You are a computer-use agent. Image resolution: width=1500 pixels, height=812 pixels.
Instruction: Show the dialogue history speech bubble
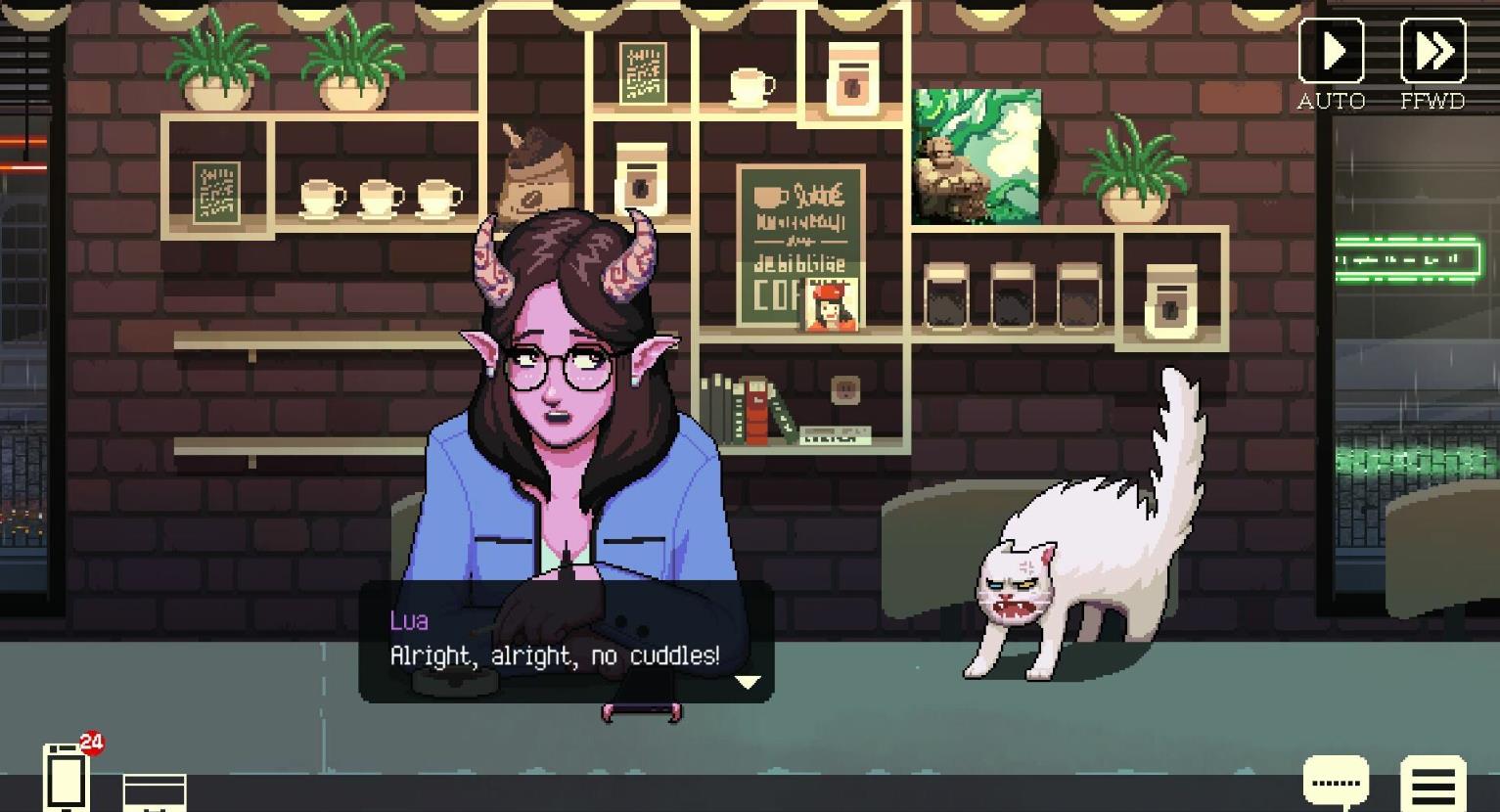pos(1336,783)
